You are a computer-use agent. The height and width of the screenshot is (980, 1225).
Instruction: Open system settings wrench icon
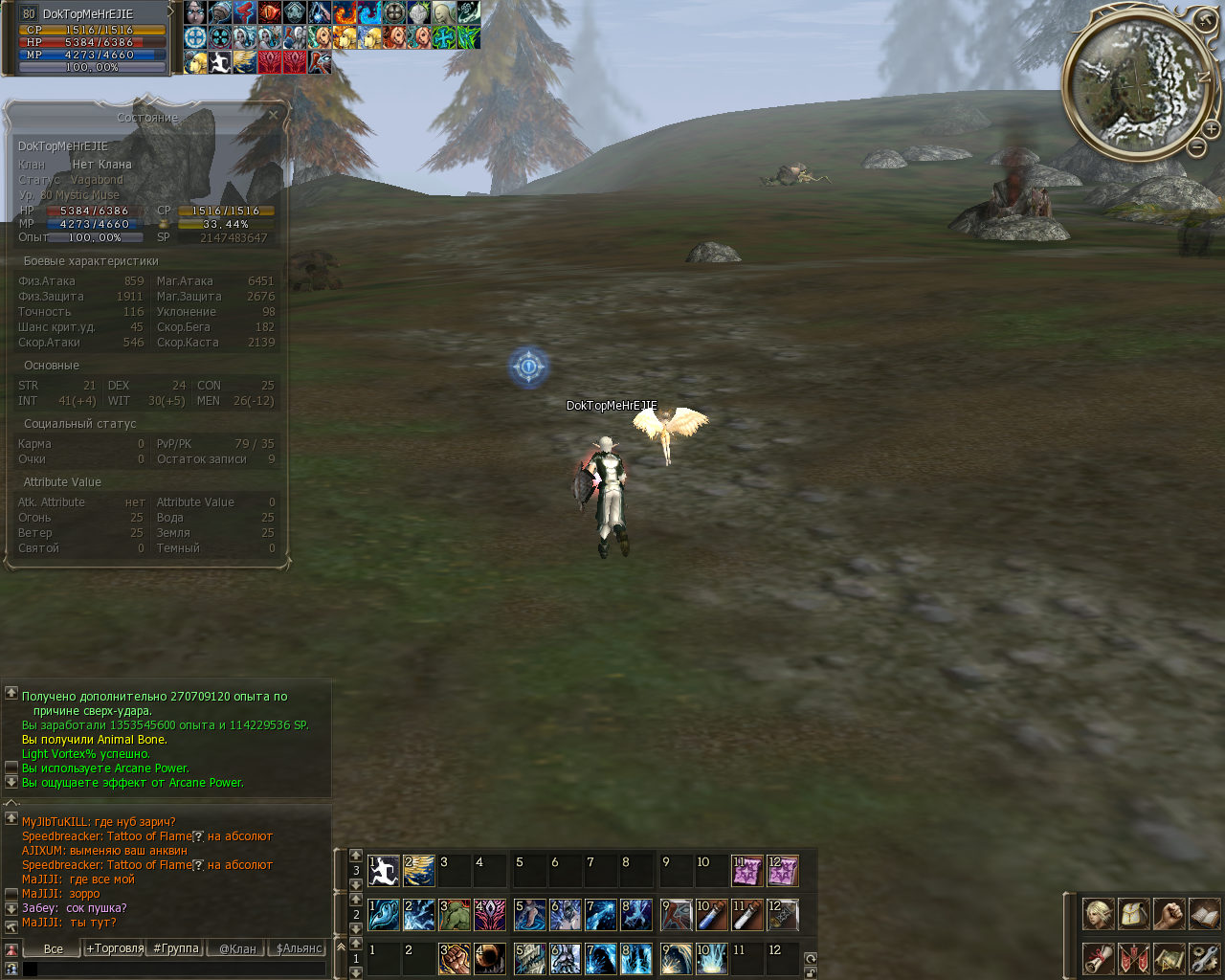coord(1203,958)
